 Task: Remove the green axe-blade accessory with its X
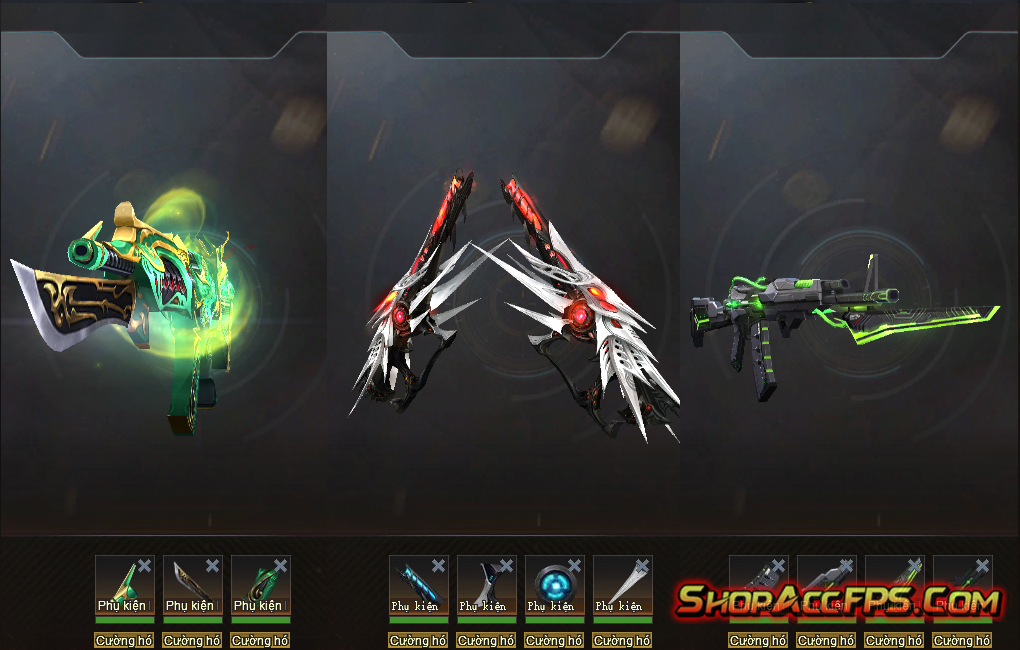145,566
